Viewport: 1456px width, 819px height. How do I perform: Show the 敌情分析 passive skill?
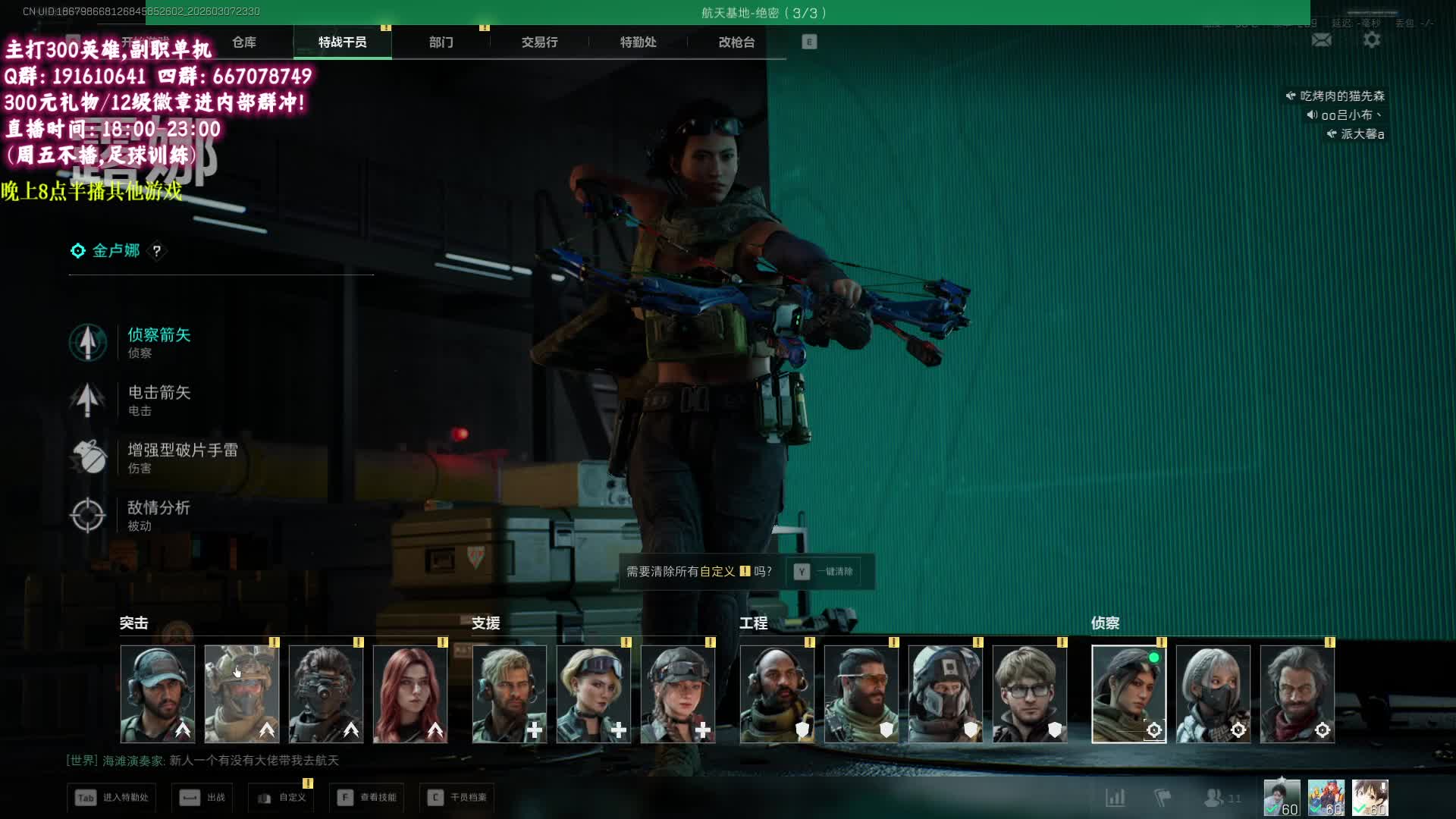tap(158, 515)
